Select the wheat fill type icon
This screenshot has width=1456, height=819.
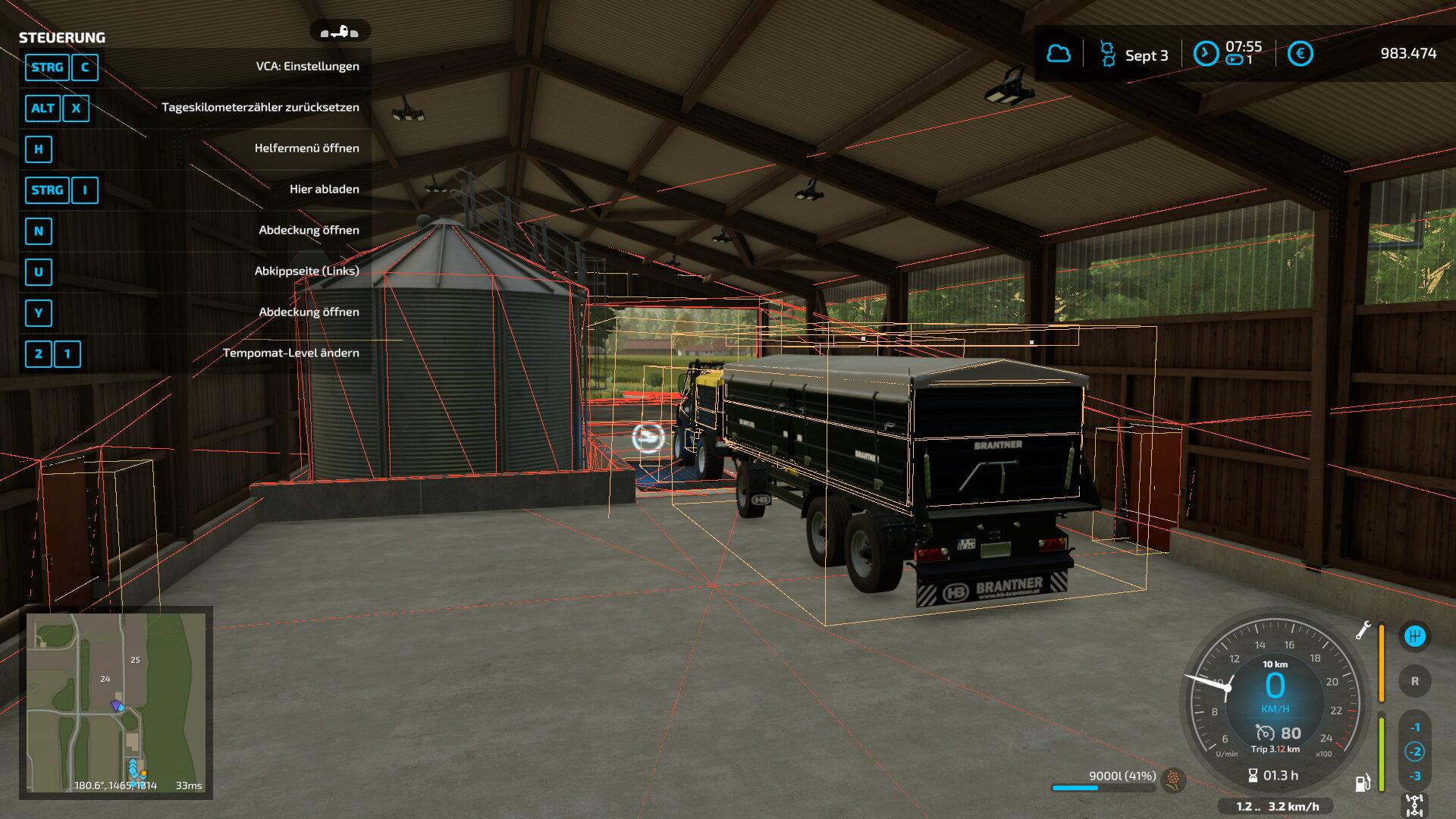1173,779
